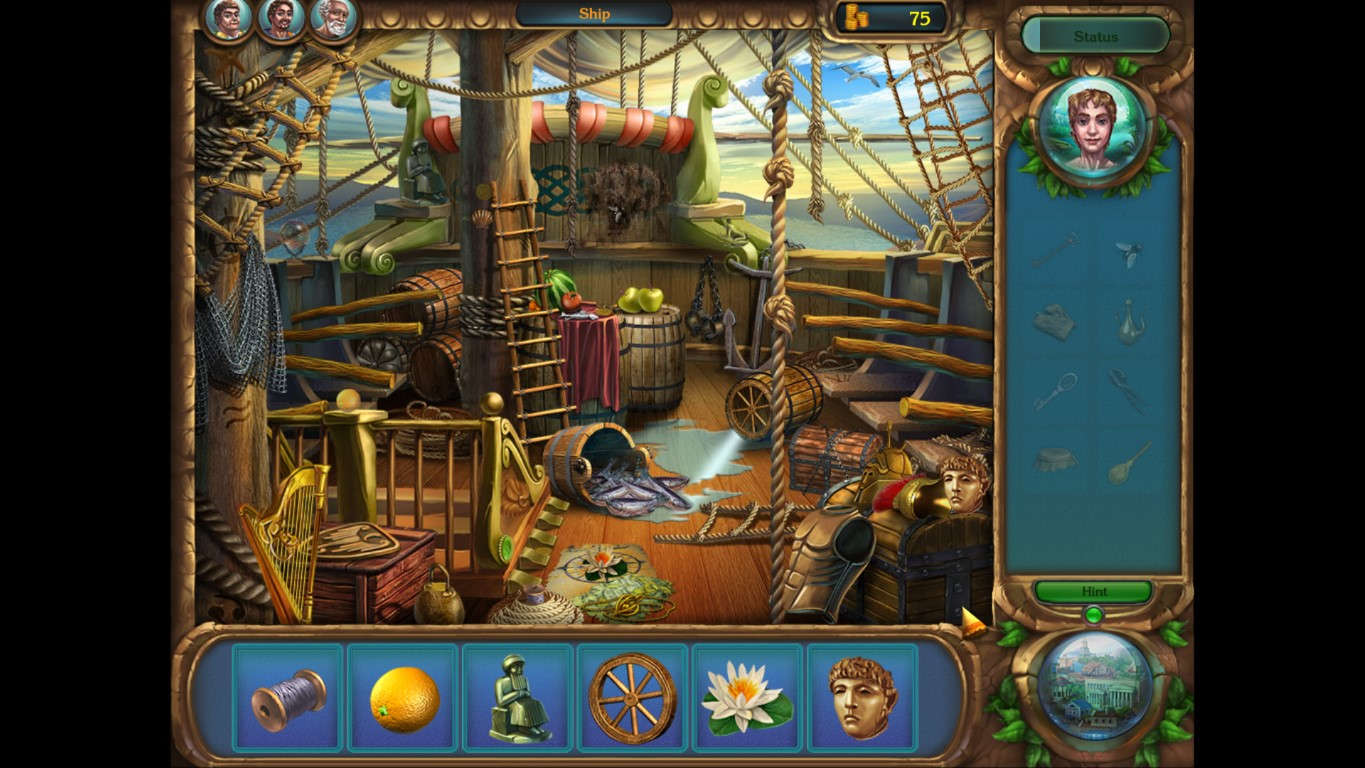Open the first crew member portrait

pyautogui.click(x=228, y=18)
